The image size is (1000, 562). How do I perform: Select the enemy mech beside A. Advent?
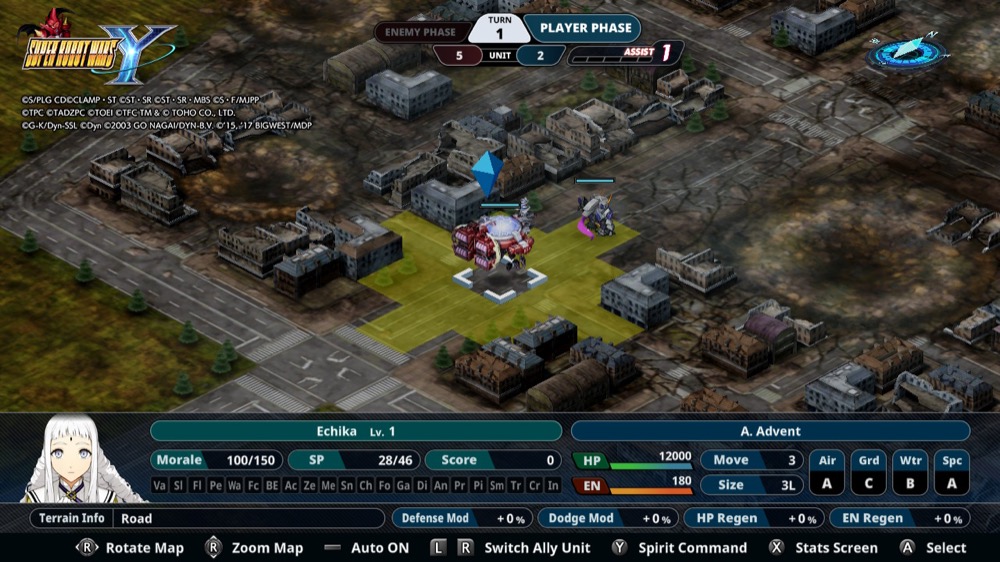(597, 214)
